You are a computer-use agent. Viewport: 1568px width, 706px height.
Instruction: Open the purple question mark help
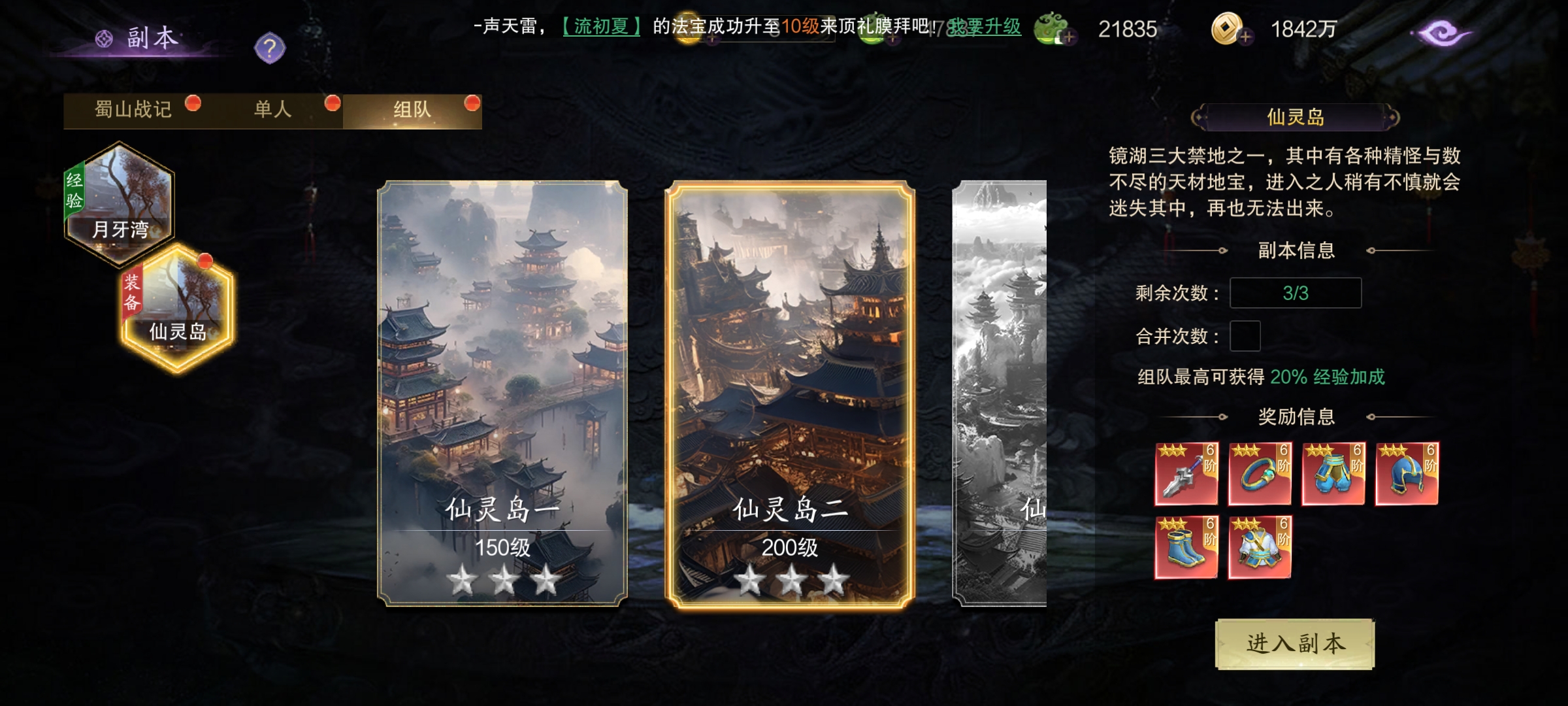[270, 48]
